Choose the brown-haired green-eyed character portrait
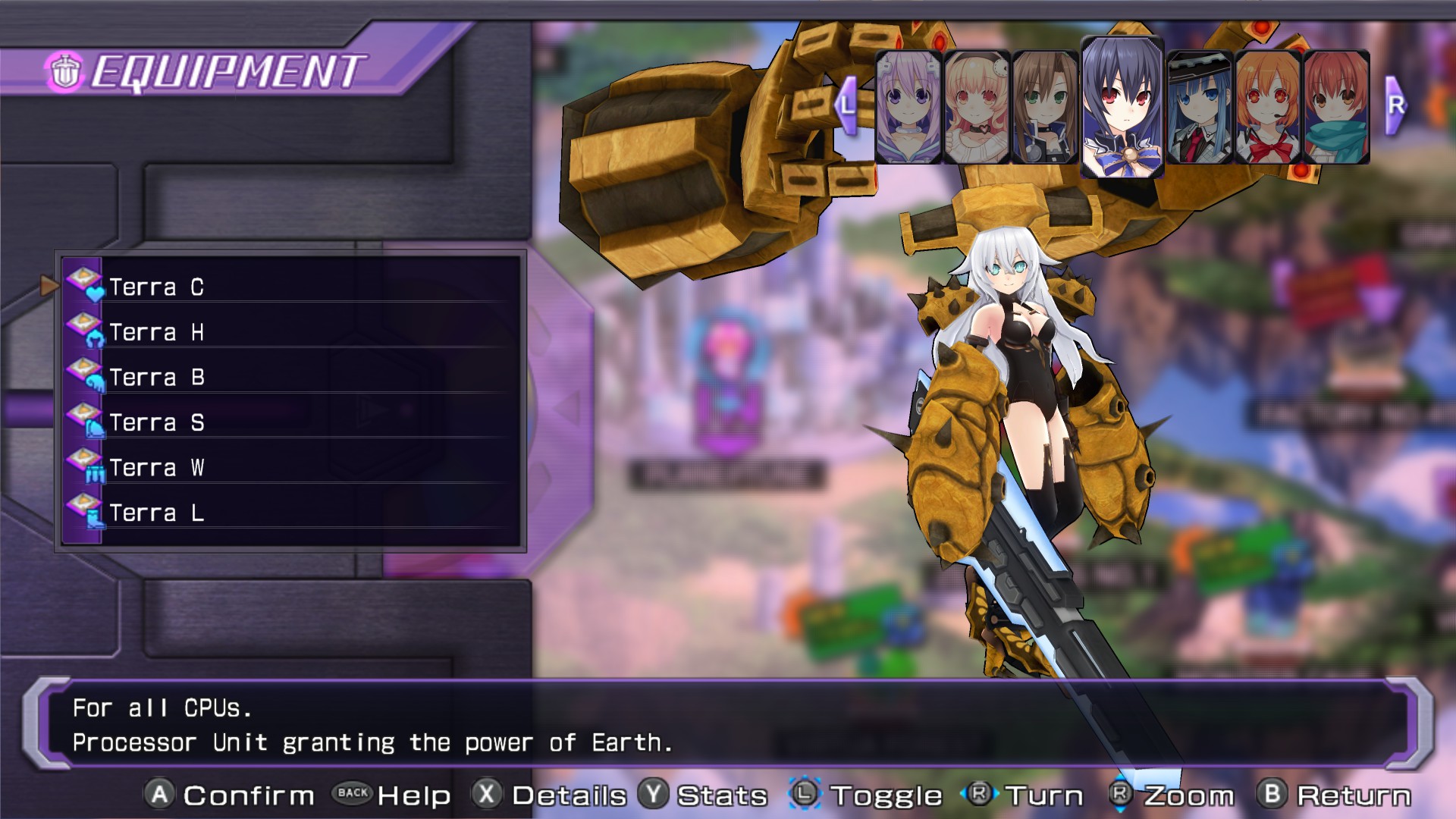 click(x=1045, y=107)
